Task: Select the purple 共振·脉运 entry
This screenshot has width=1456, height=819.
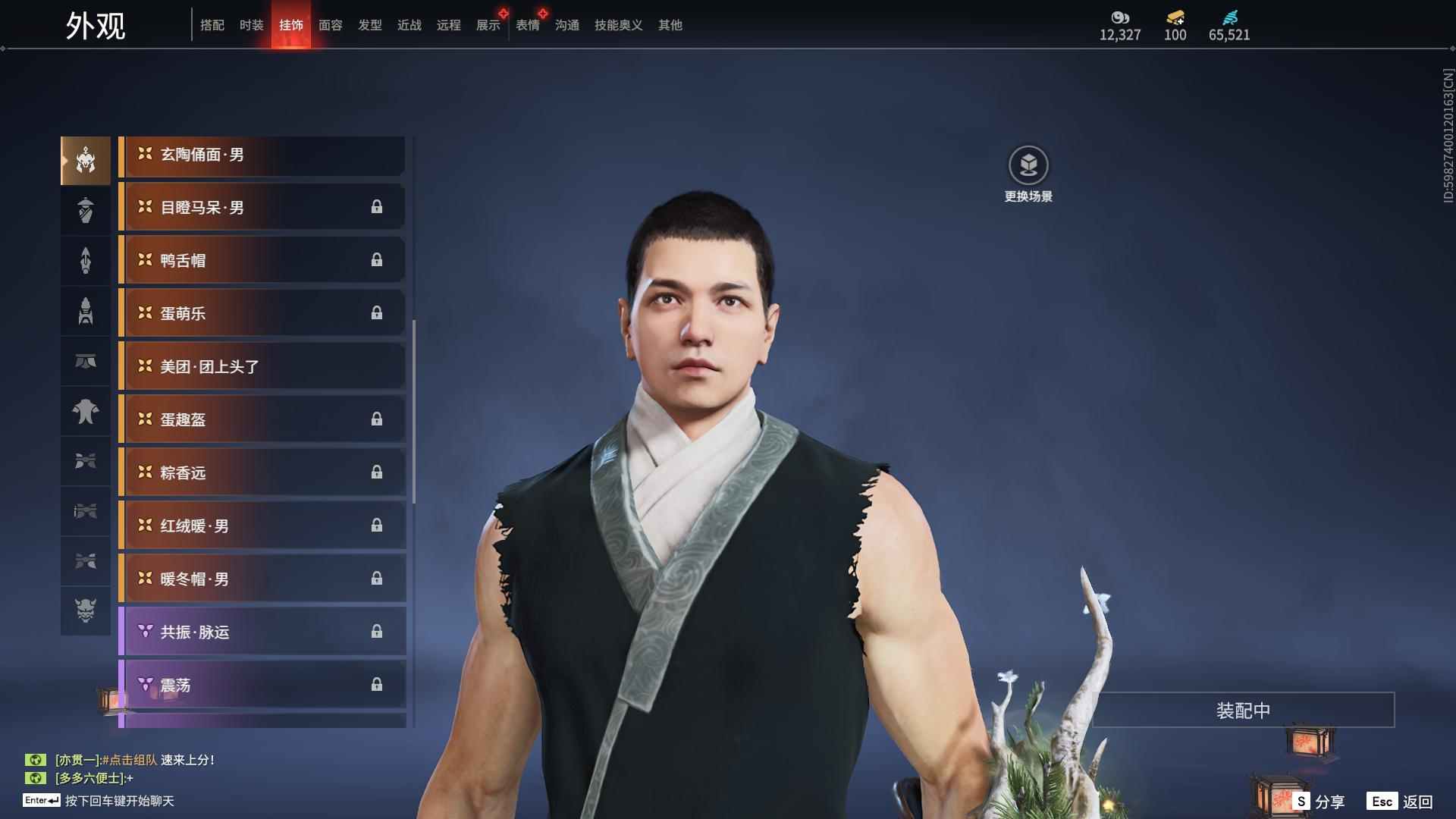Action: 262,632
